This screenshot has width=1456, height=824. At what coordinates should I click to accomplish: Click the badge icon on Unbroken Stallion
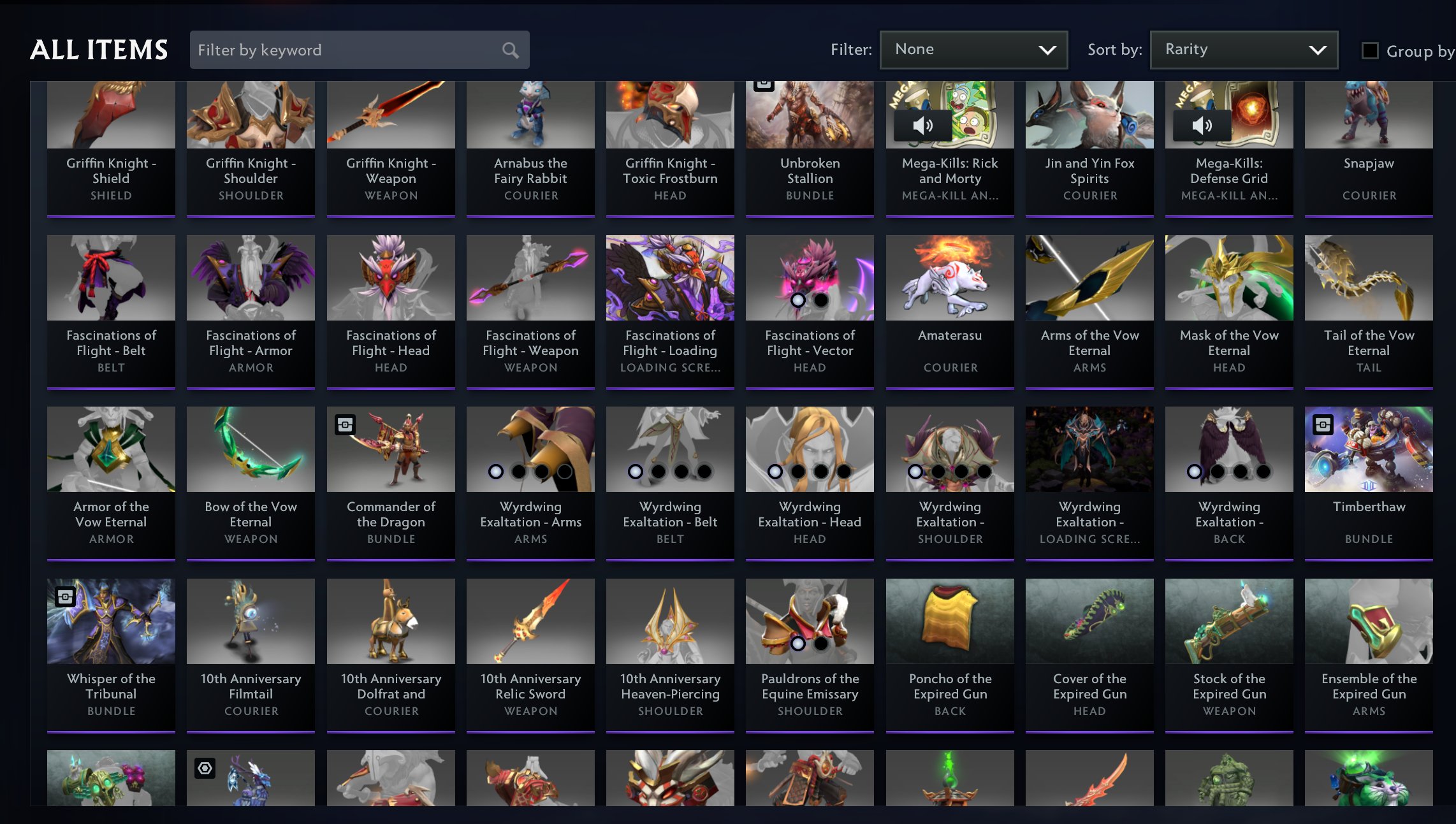coord(764,82)
